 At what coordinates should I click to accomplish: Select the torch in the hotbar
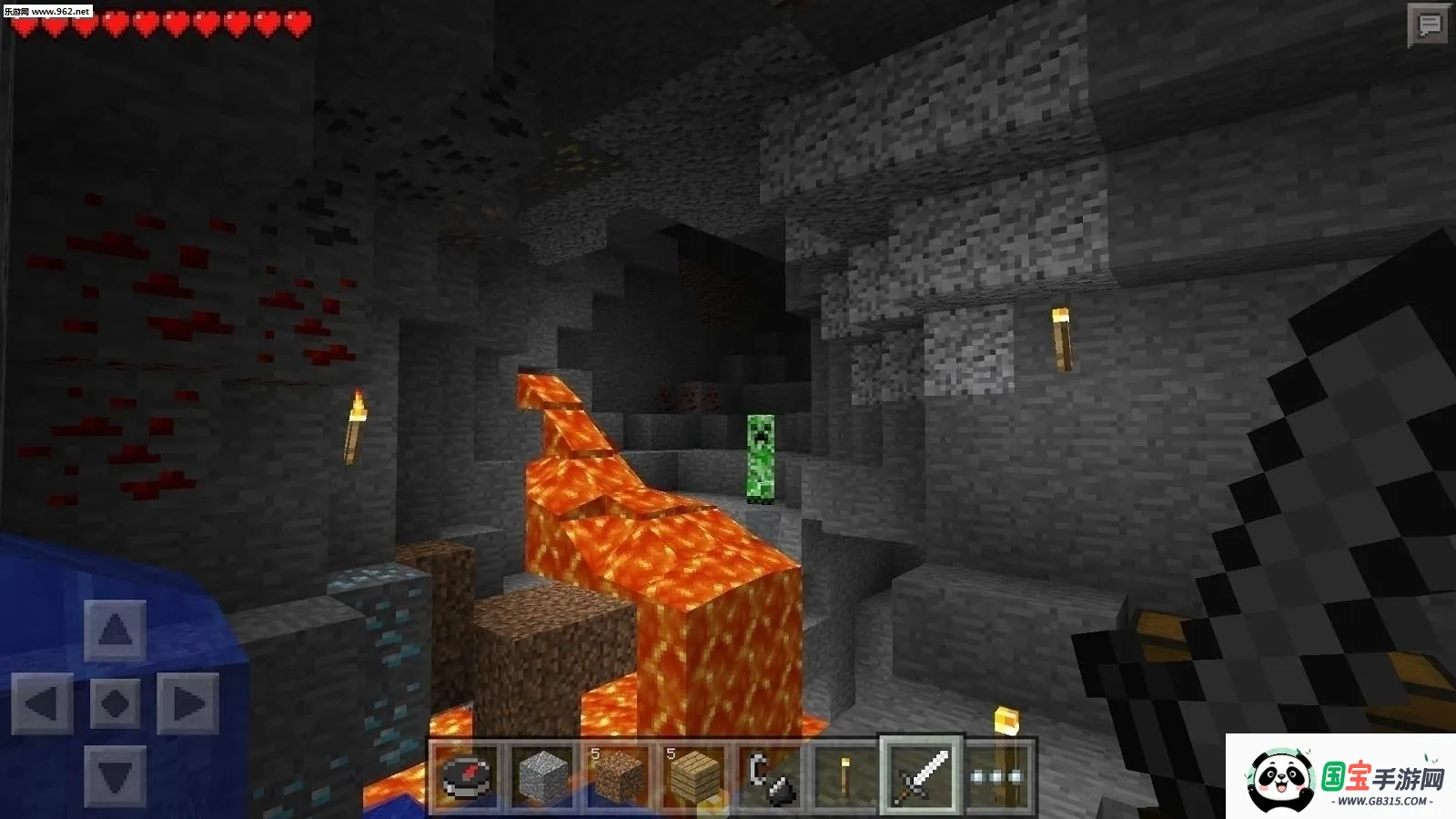click(x=844, y=775)
